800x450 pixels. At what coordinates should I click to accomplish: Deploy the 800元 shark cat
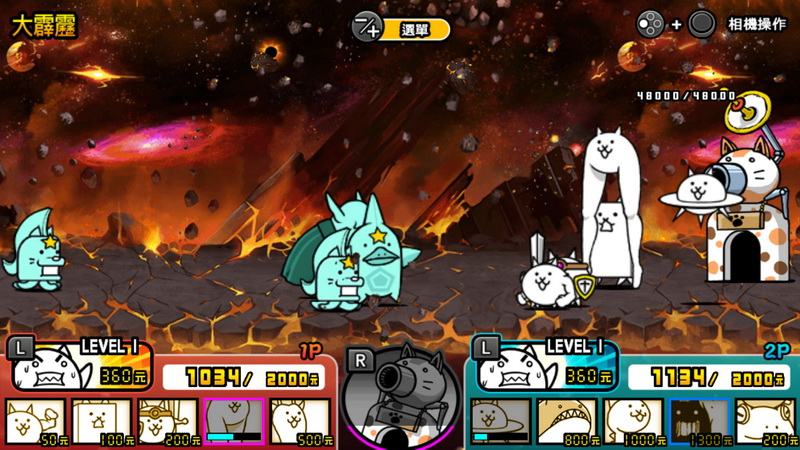pyautogui.click(x=566, y=421)
